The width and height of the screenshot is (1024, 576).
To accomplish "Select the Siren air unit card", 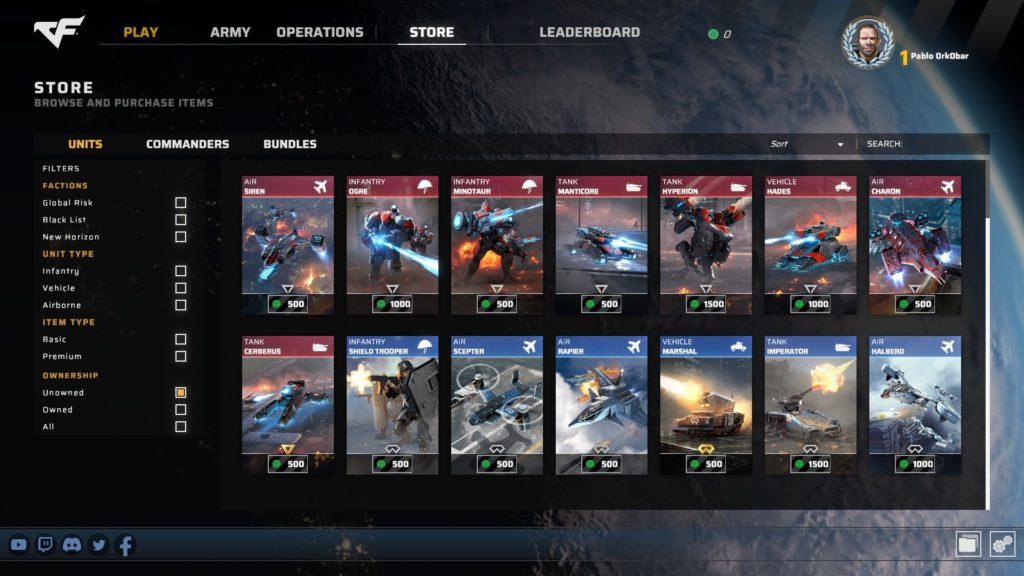I will 288,245.
